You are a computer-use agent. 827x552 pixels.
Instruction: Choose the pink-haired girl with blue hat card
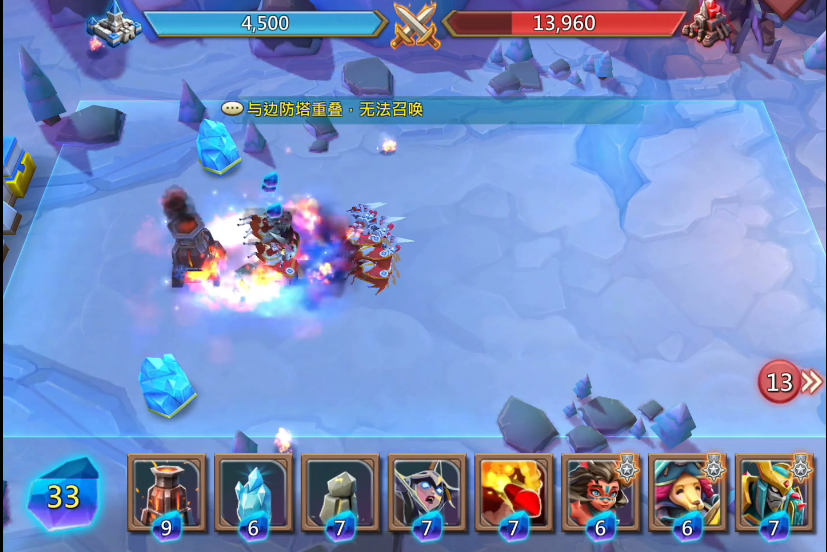[x=687, y=491]
